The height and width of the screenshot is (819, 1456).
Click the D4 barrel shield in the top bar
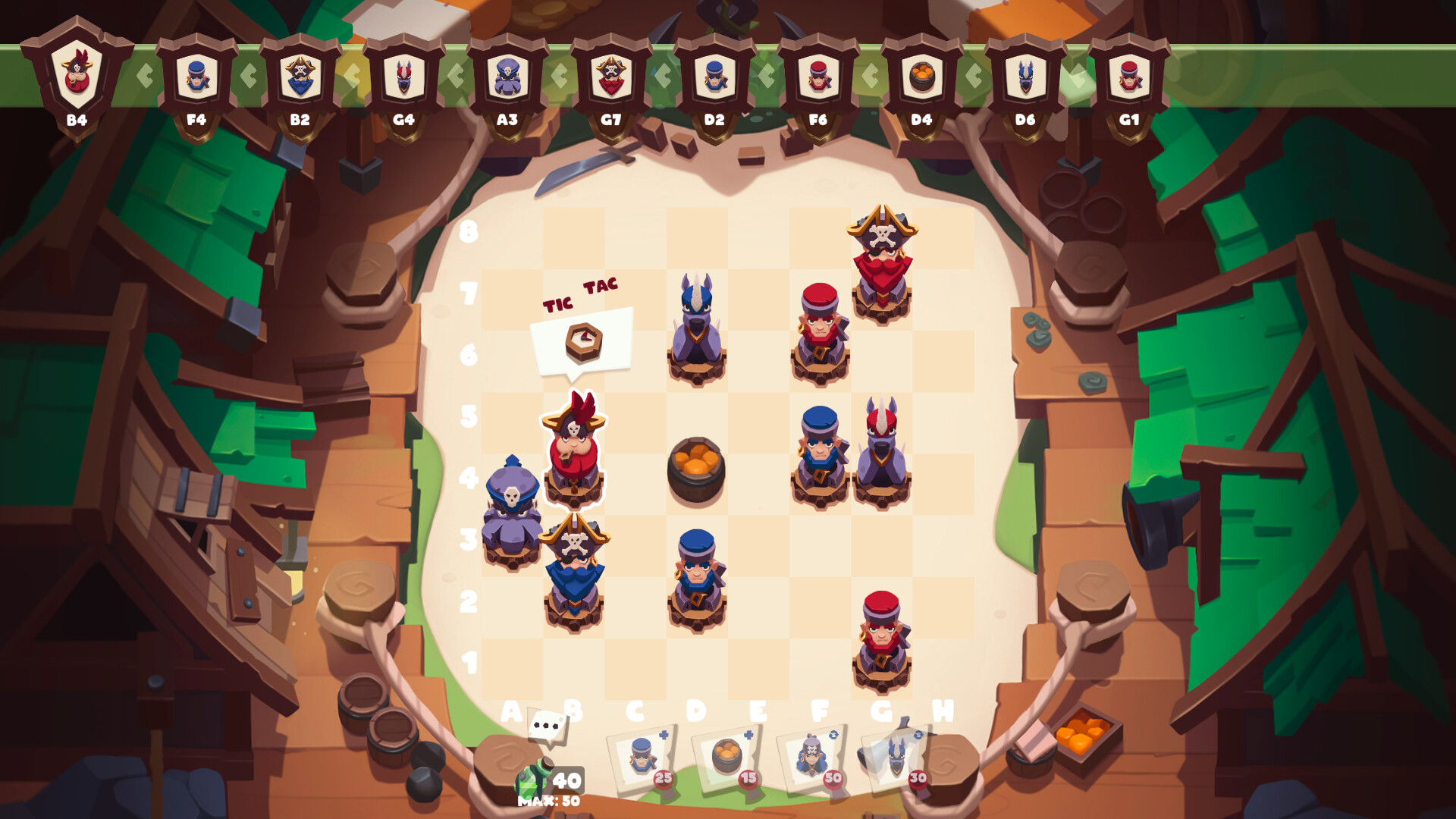921,76
